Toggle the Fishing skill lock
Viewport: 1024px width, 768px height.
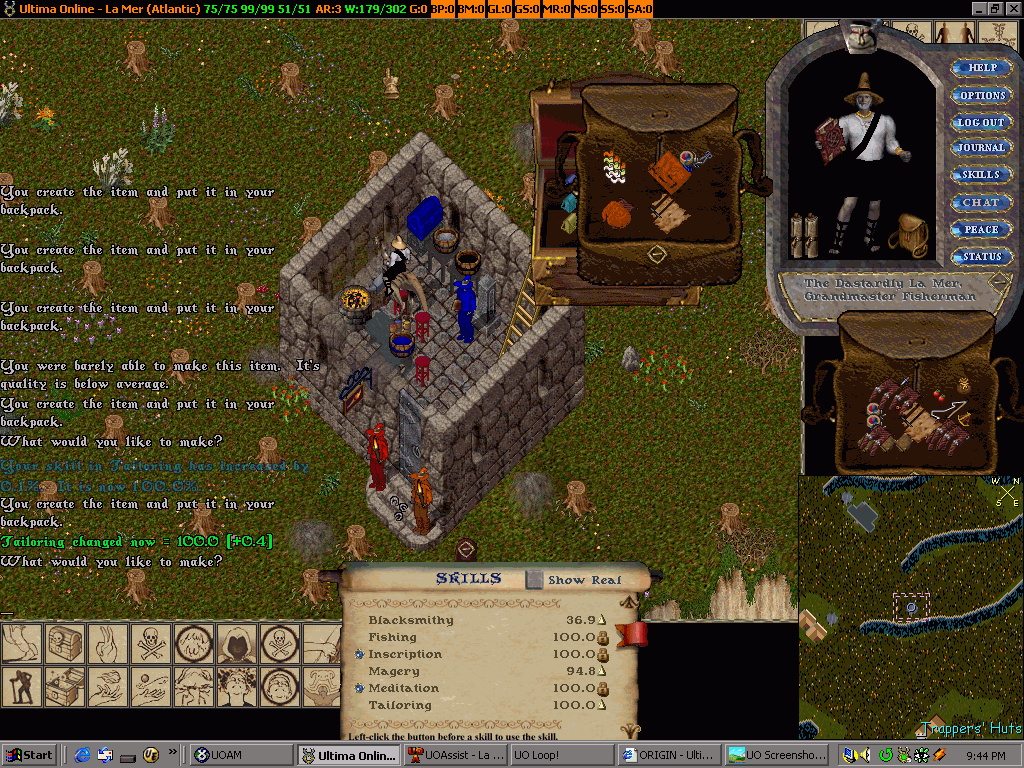603,637
